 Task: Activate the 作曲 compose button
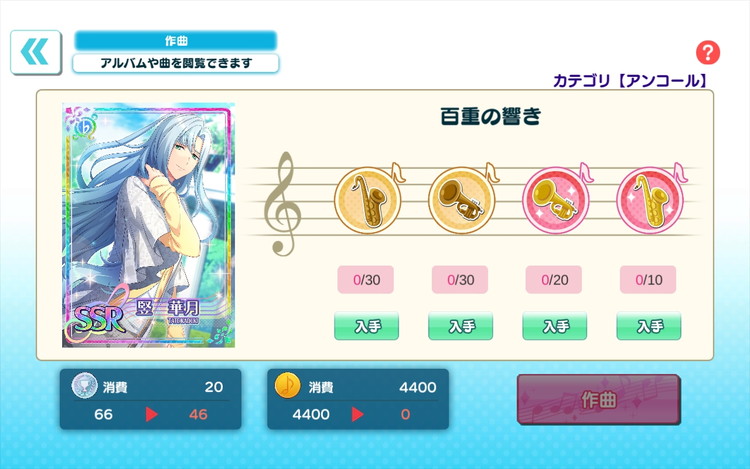click(598, 400)
